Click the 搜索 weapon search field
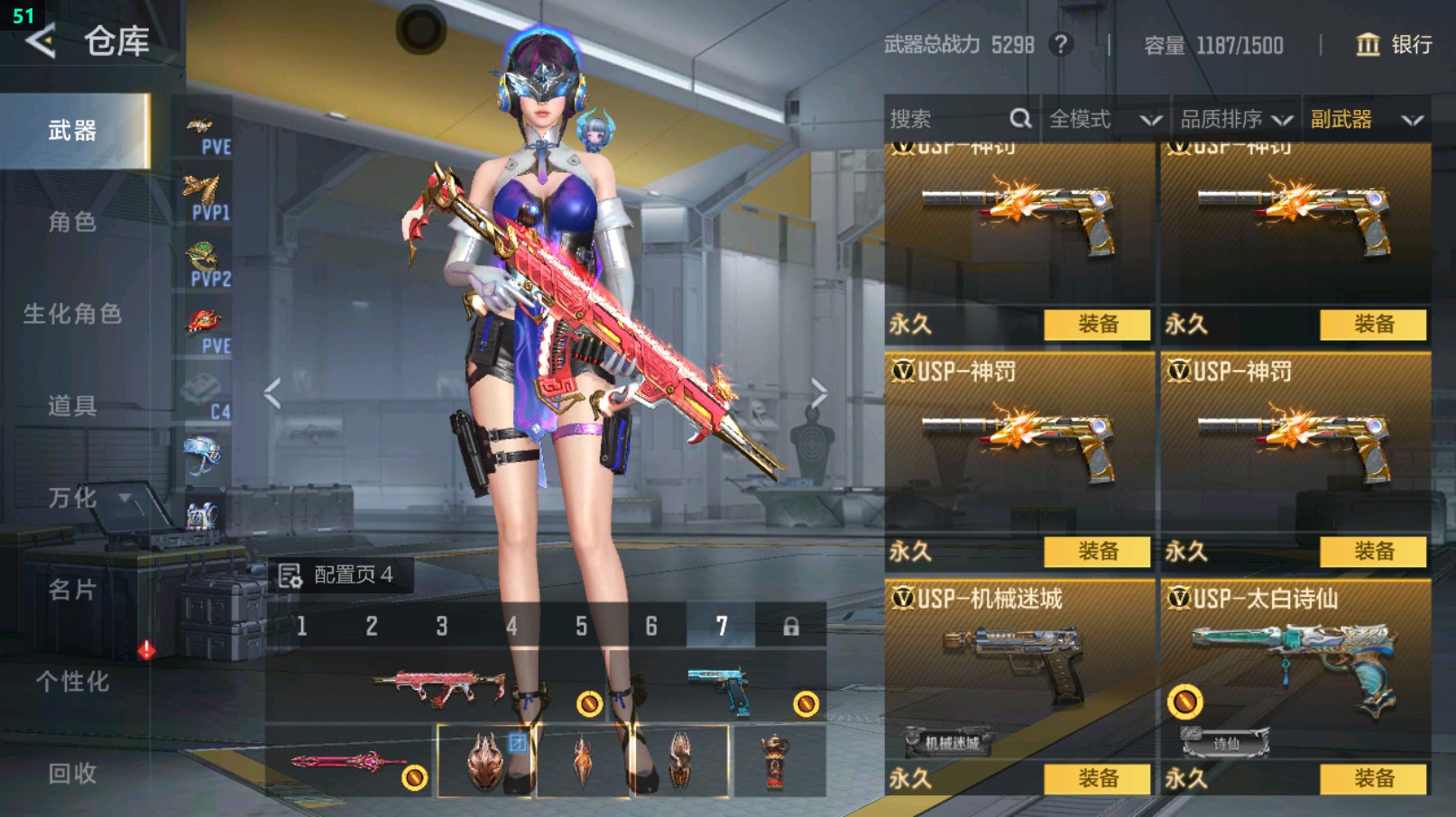Viewport: 1456px width, 817px height. pyautogui.click(x=947, y=119)
